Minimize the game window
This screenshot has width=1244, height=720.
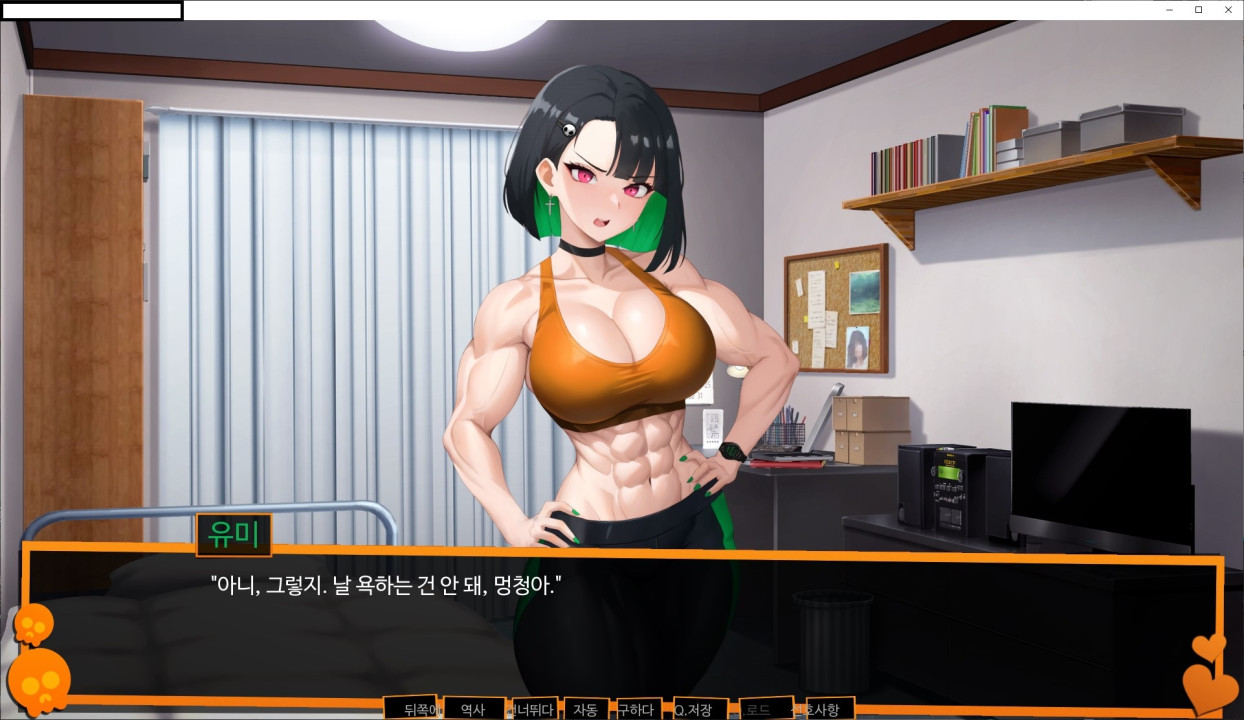point(1170,9)
